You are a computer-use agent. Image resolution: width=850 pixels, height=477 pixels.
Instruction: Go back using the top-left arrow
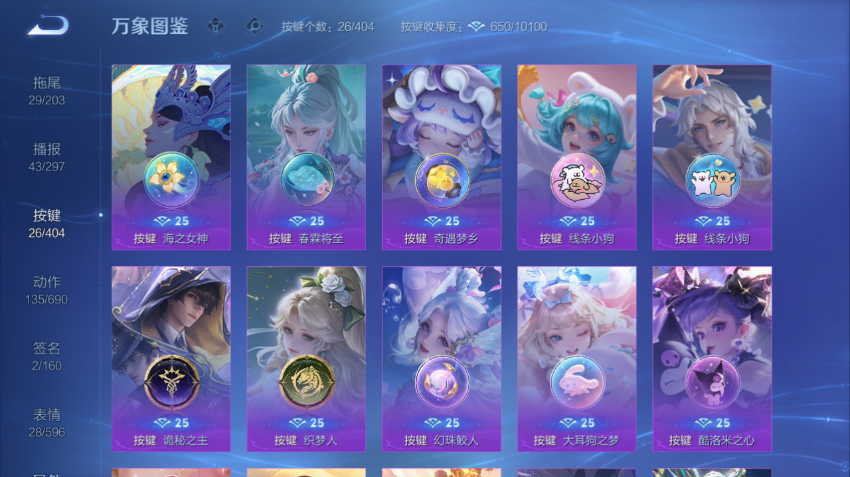(47, 25)
